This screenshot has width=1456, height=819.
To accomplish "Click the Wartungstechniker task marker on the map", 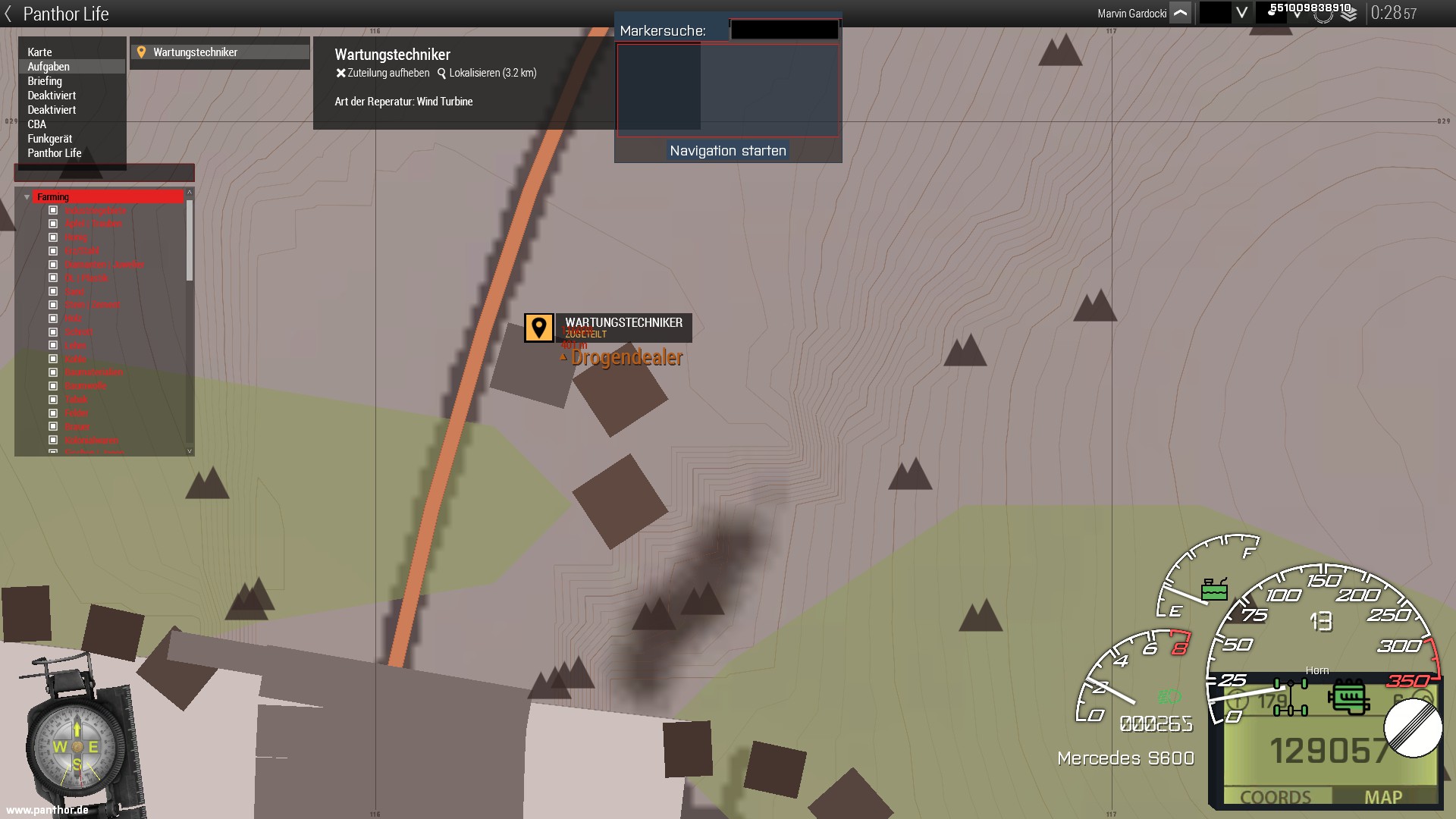I will (x=539, y=328).
